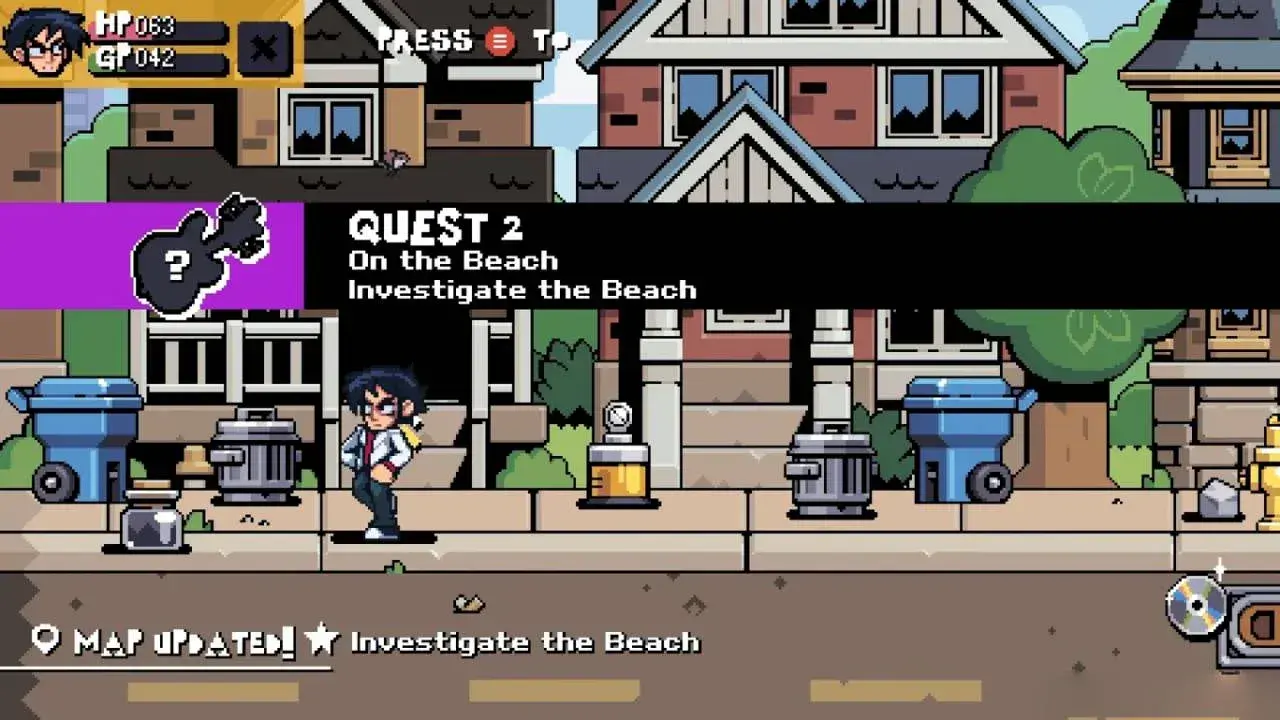The width and height of the screenshot is (1280, 720).
Task: Open the Map Updated notification
Action: (165, 641)
